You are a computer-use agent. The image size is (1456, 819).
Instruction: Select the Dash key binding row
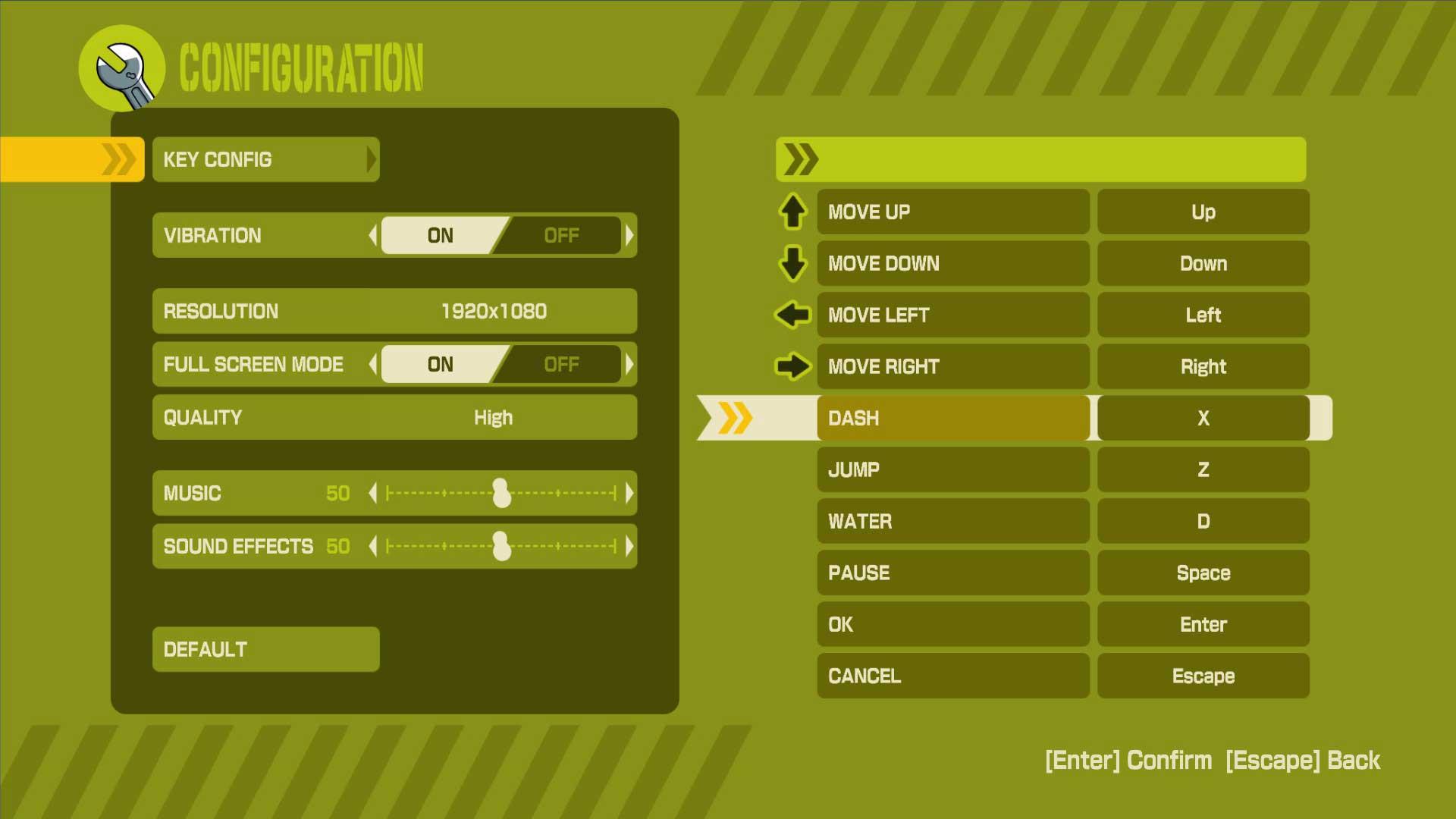click(952, 418)
